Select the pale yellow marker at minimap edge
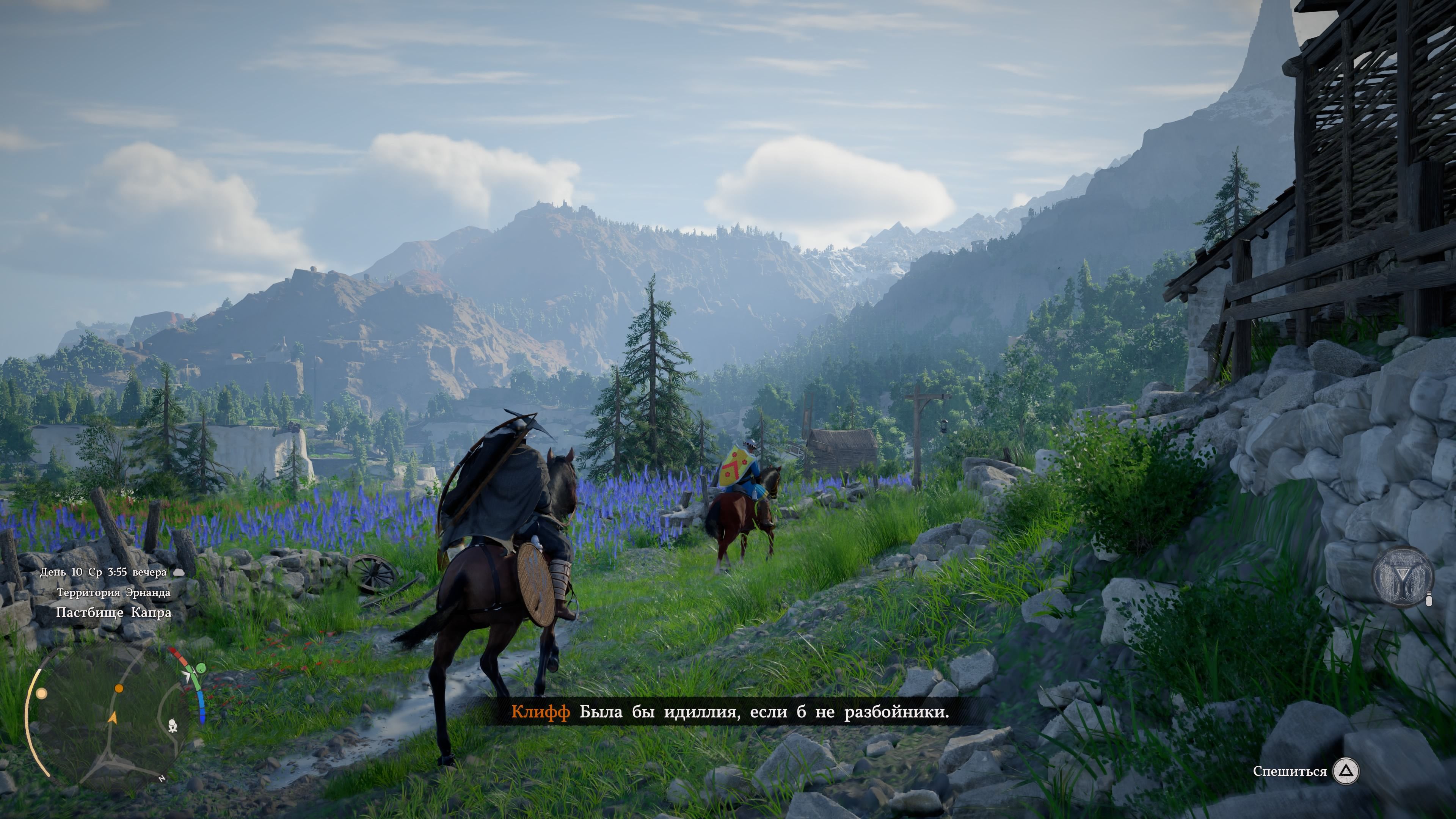The width and height of the screenshot is (1456, 819). [x=41, y=693]
